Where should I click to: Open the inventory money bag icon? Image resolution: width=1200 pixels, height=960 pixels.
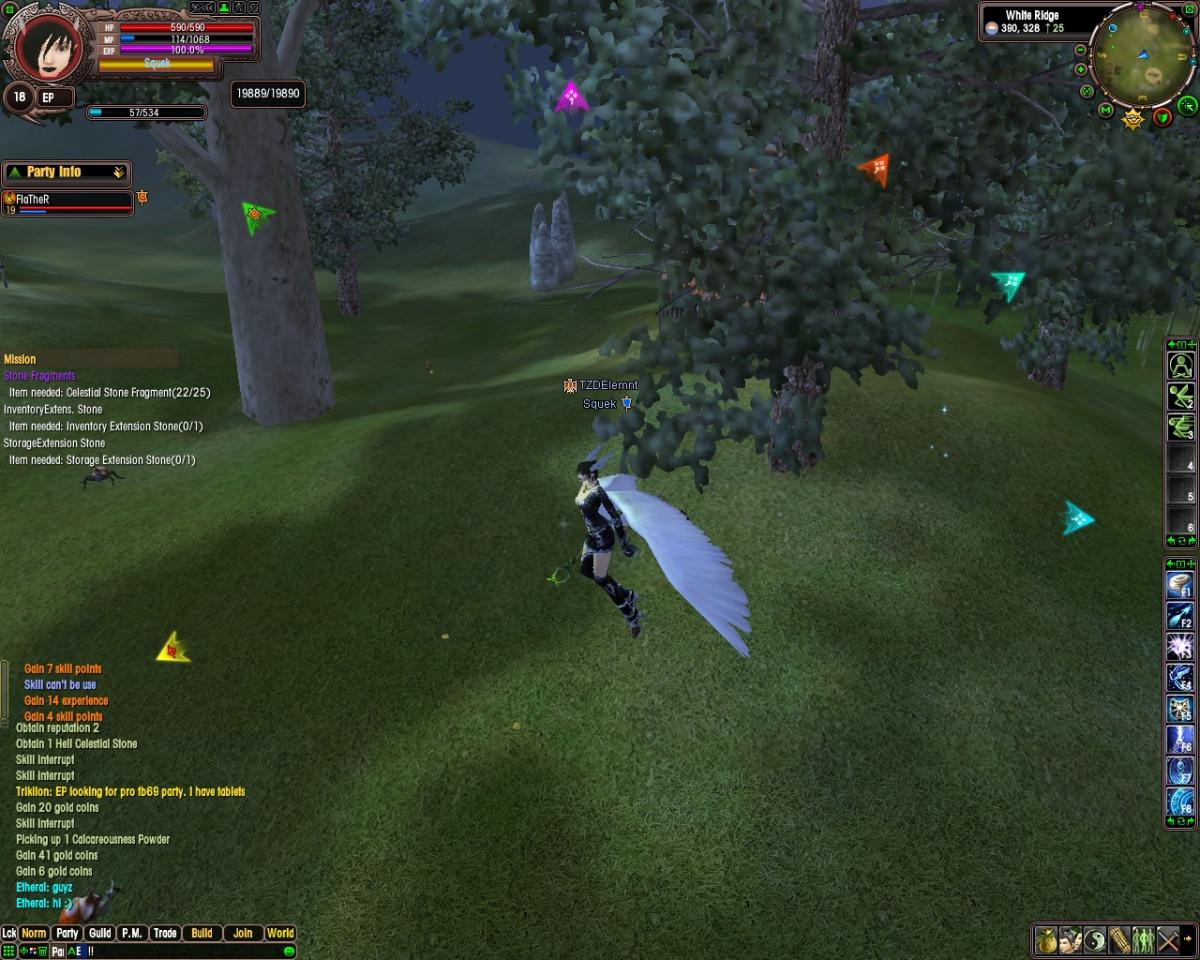(1046, 940)
